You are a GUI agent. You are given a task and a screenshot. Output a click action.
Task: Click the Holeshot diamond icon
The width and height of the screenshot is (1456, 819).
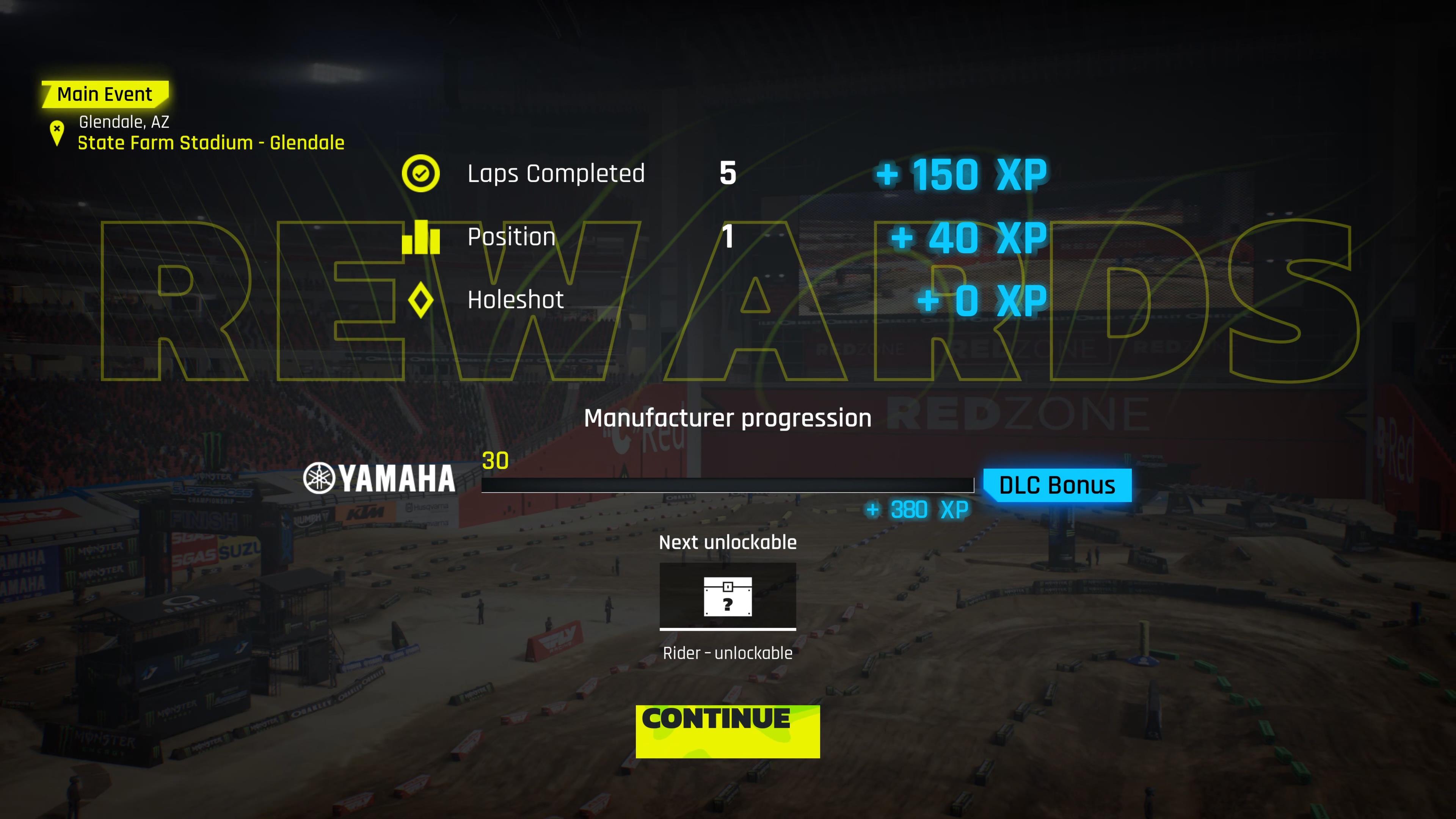[x=420, y=300]
